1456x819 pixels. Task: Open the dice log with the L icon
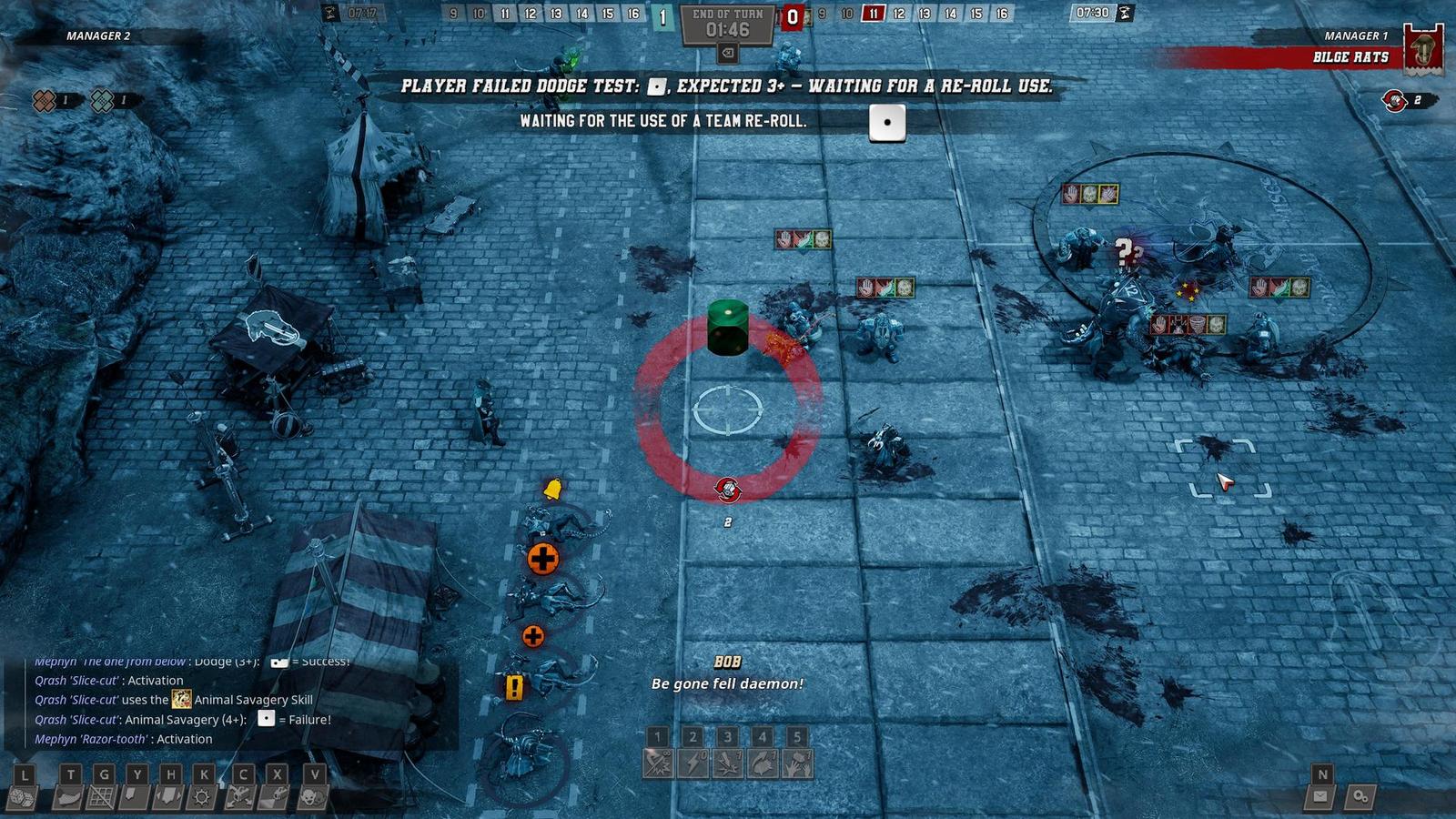point(21,798)
